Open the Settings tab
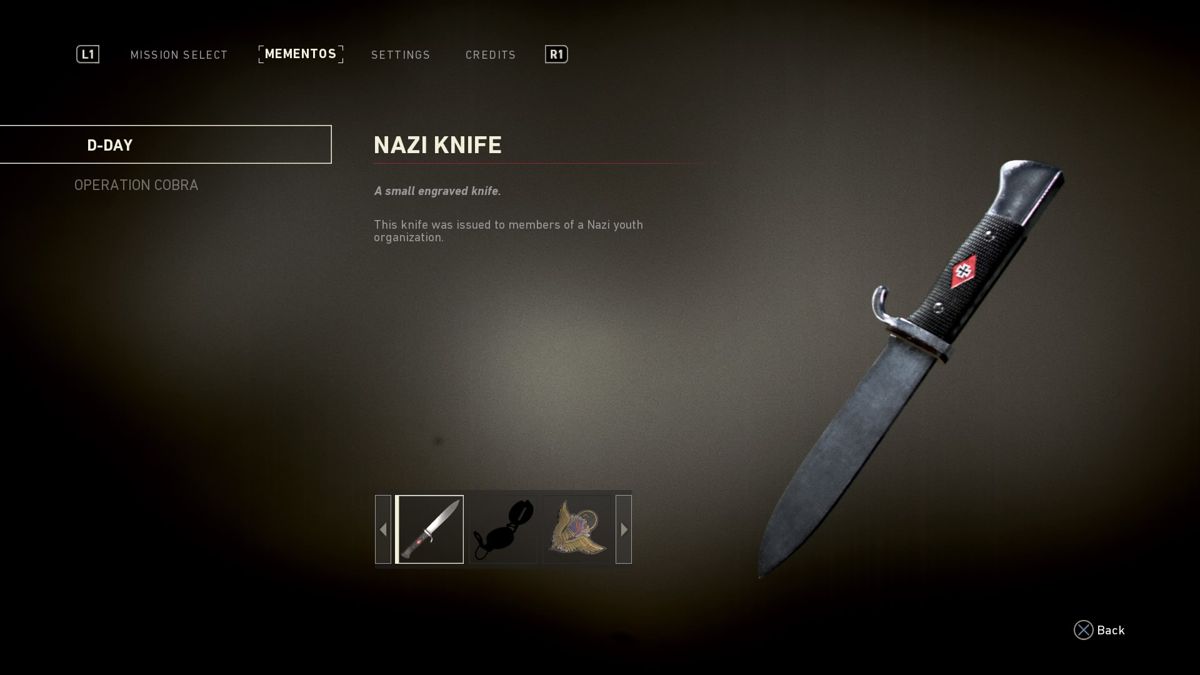This screenshot has width=1200, height=675. coord(400,55)
